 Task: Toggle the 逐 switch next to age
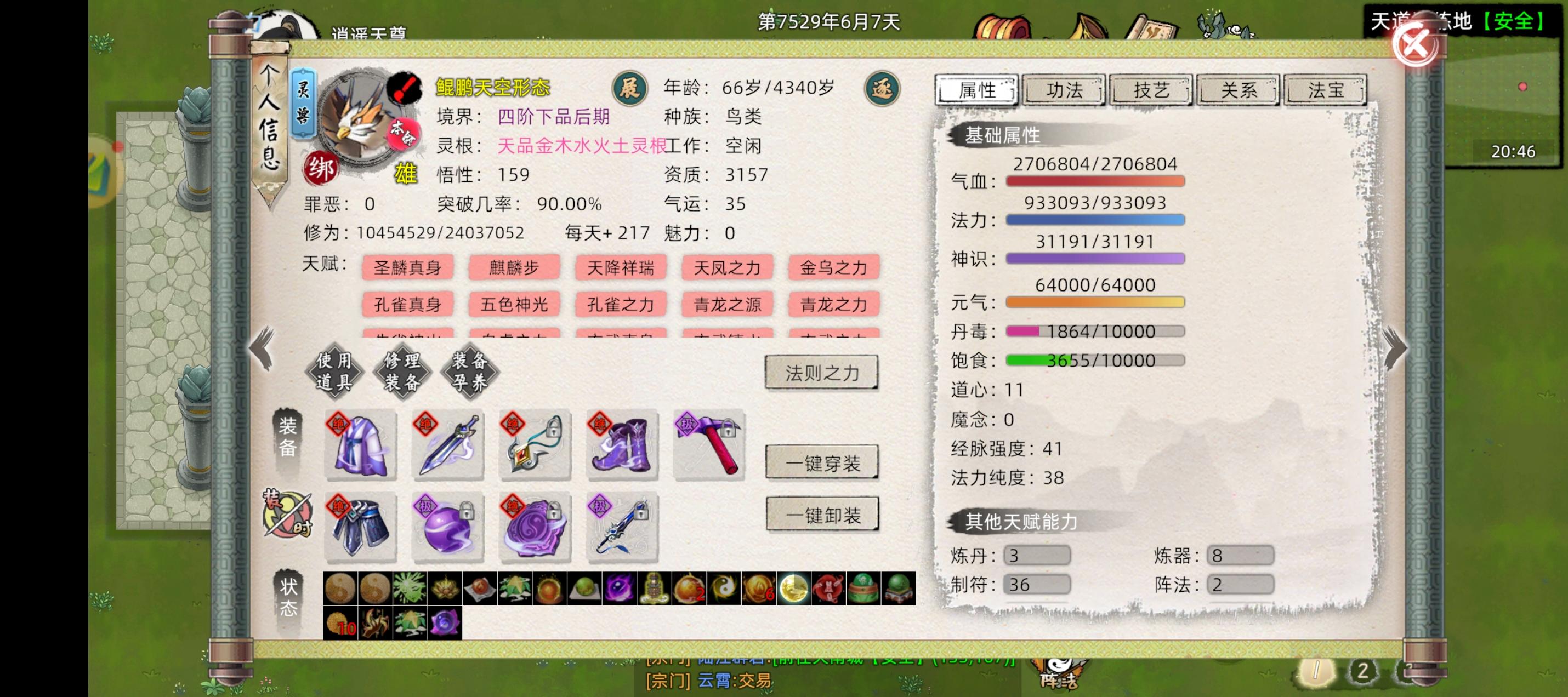(885, 88)
